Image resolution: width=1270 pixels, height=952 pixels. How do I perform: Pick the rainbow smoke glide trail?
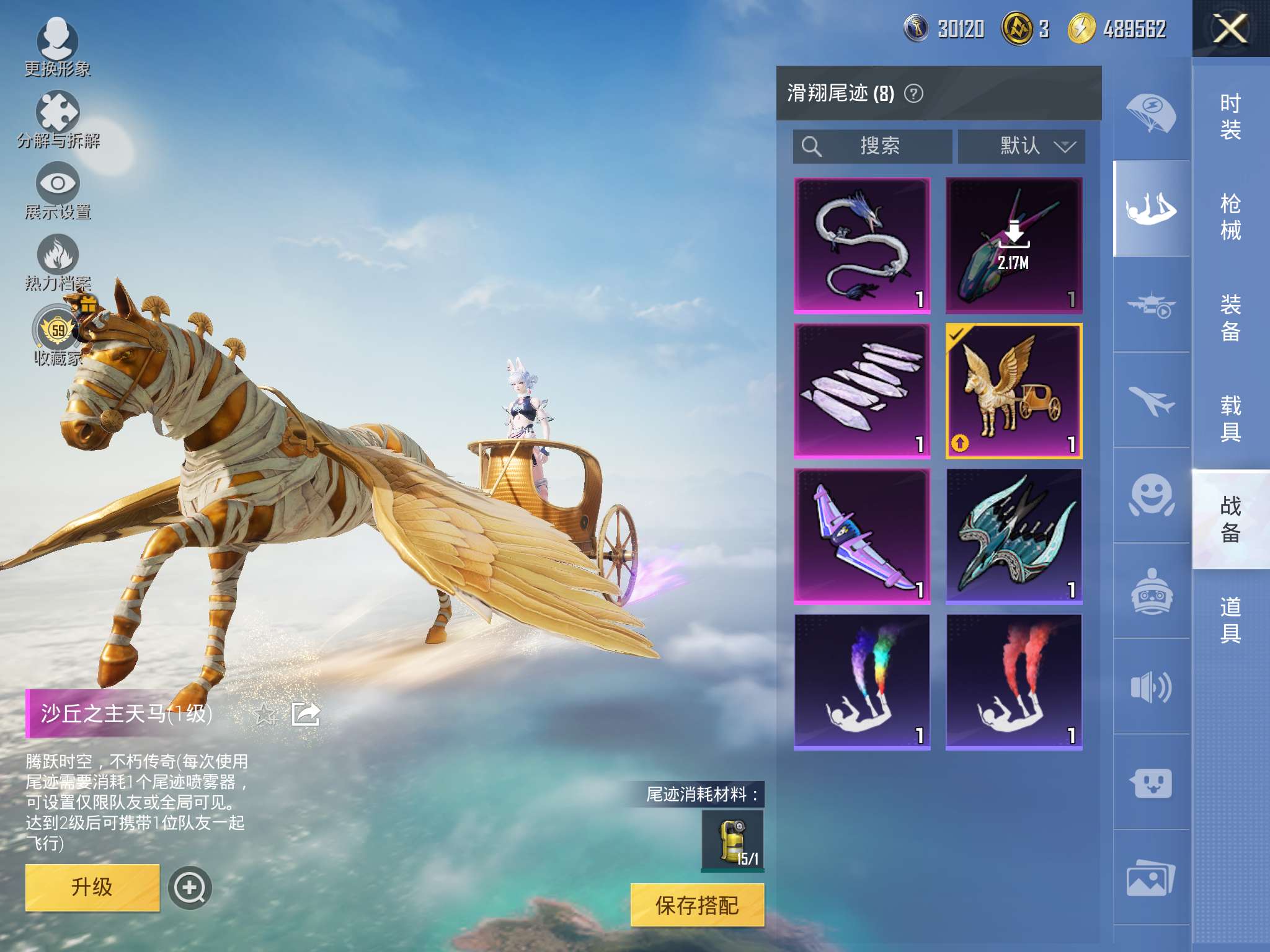(862, 682)
